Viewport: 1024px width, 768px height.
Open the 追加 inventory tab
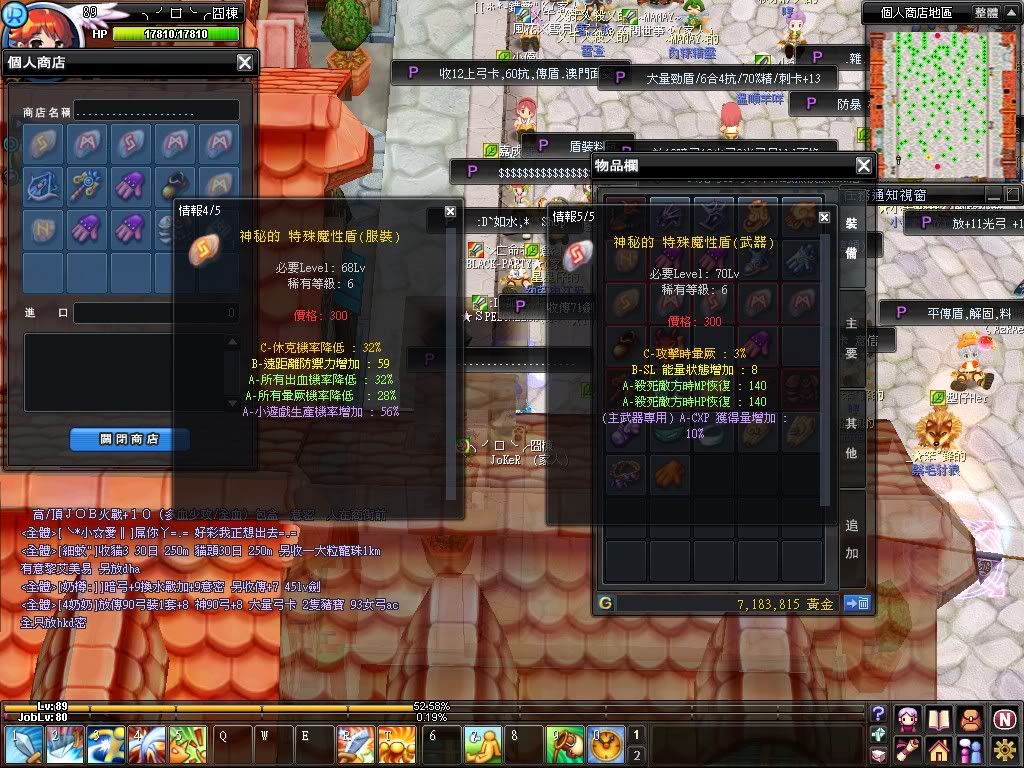(x=852, y=538)
